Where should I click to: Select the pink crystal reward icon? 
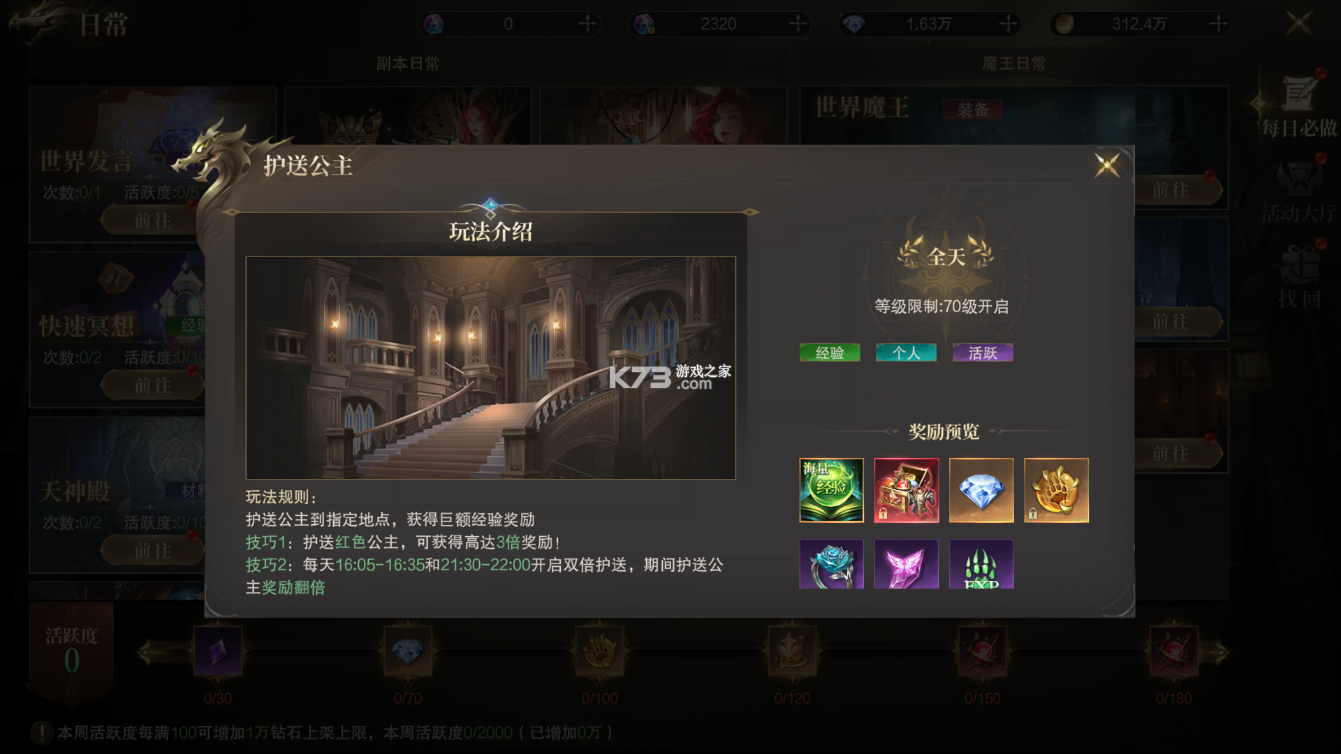(x=906, y=565)
